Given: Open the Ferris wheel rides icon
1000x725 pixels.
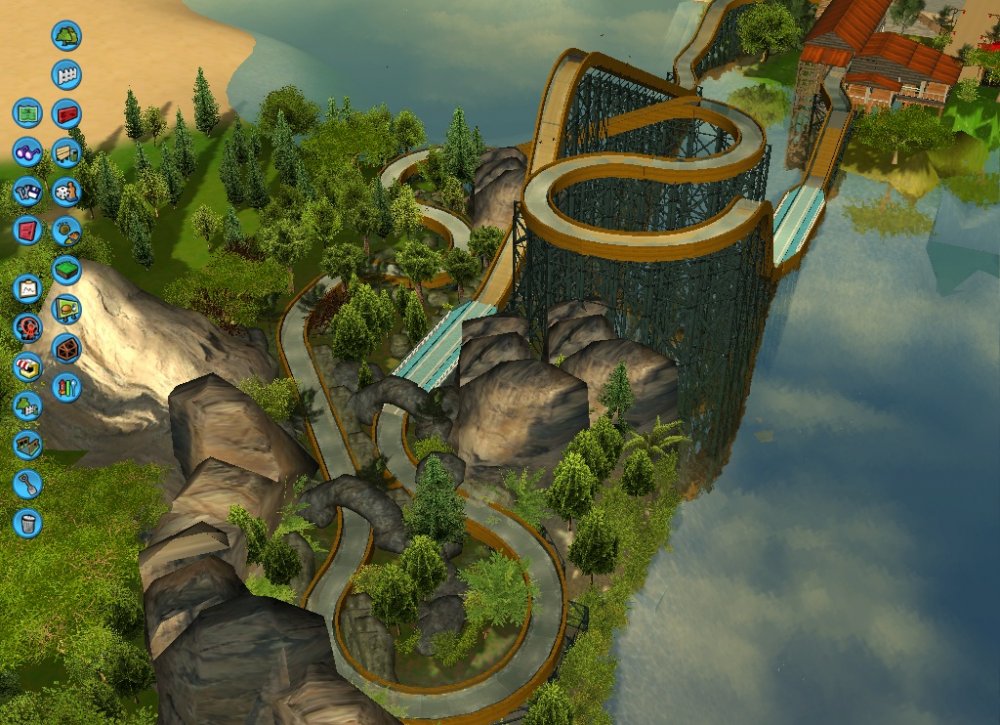Looking at the screenshot, I should point(28,327).
